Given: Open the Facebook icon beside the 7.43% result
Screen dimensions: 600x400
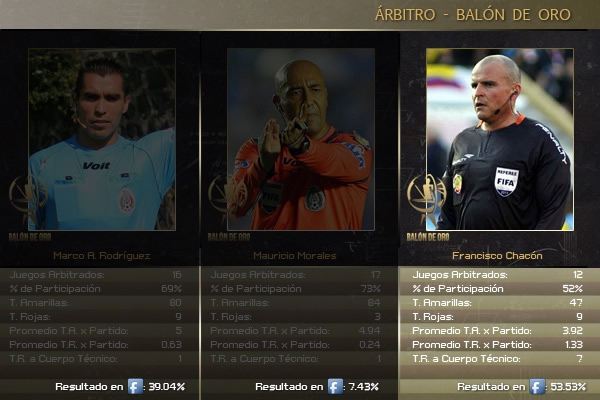Looking at the screenshot, I should (x=335, y=386).
